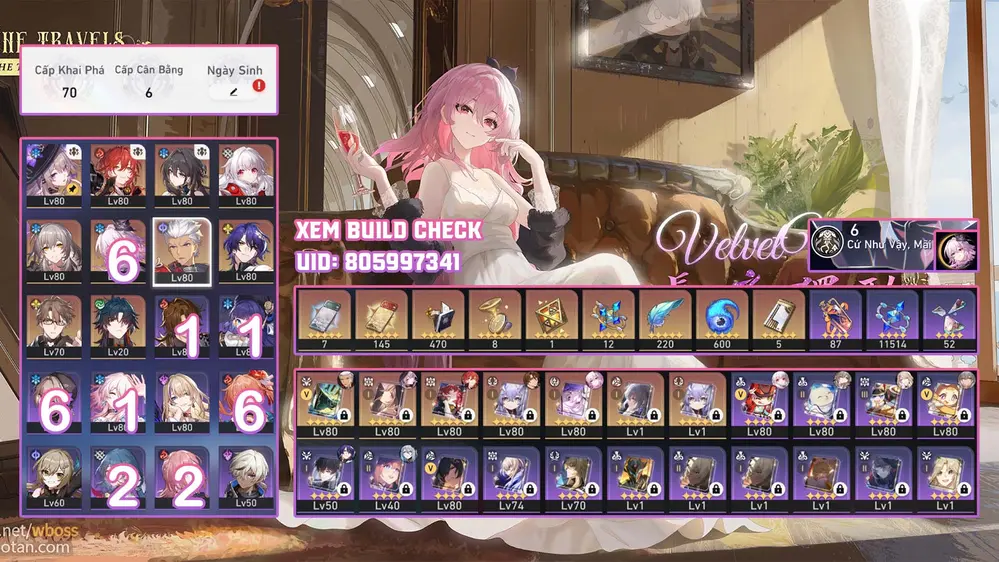Pick the Lv70 character wearing glasses
999x562 pixels.
(54, 323)
